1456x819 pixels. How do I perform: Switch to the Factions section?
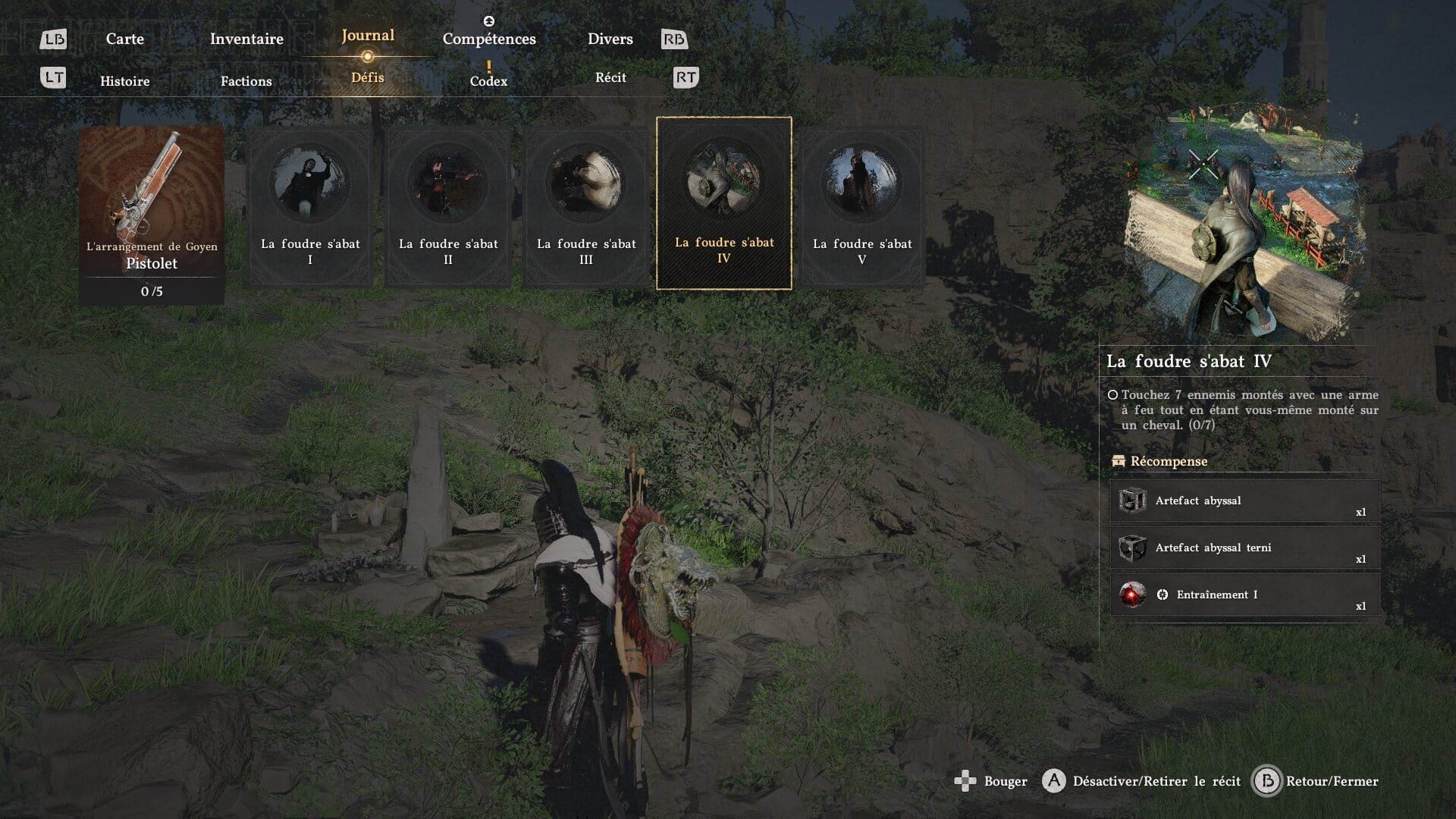click(246, 81)
